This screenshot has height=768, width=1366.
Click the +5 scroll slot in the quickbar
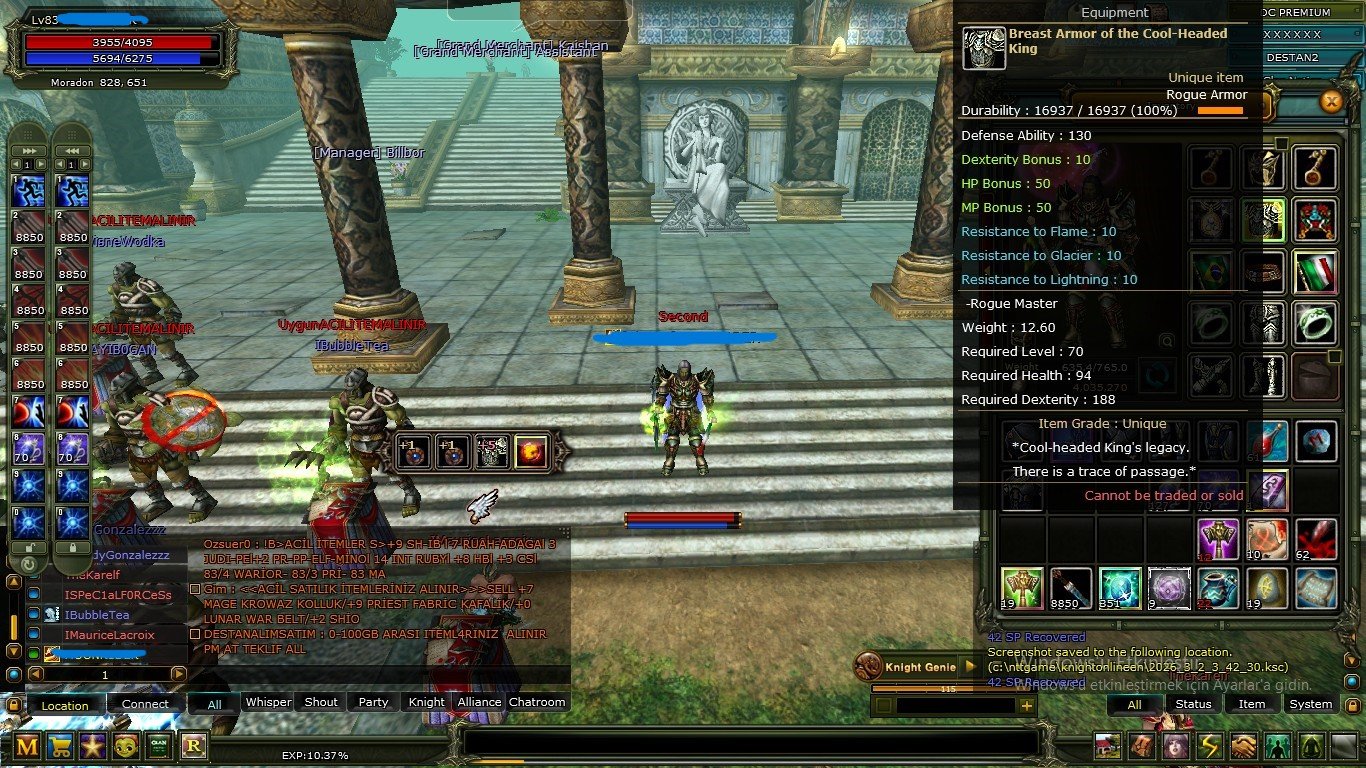(x=492, y=451)
